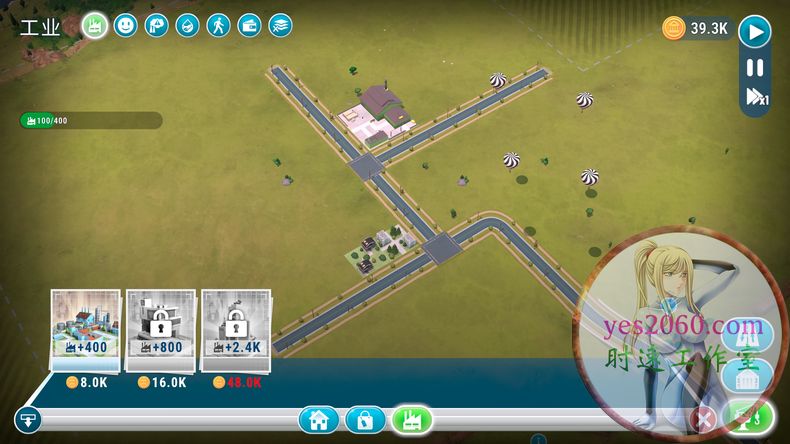Collapse the build panel with the arrow button
Image resolution: width=790 pixels, height=444 pixels.
click(27, 420)
